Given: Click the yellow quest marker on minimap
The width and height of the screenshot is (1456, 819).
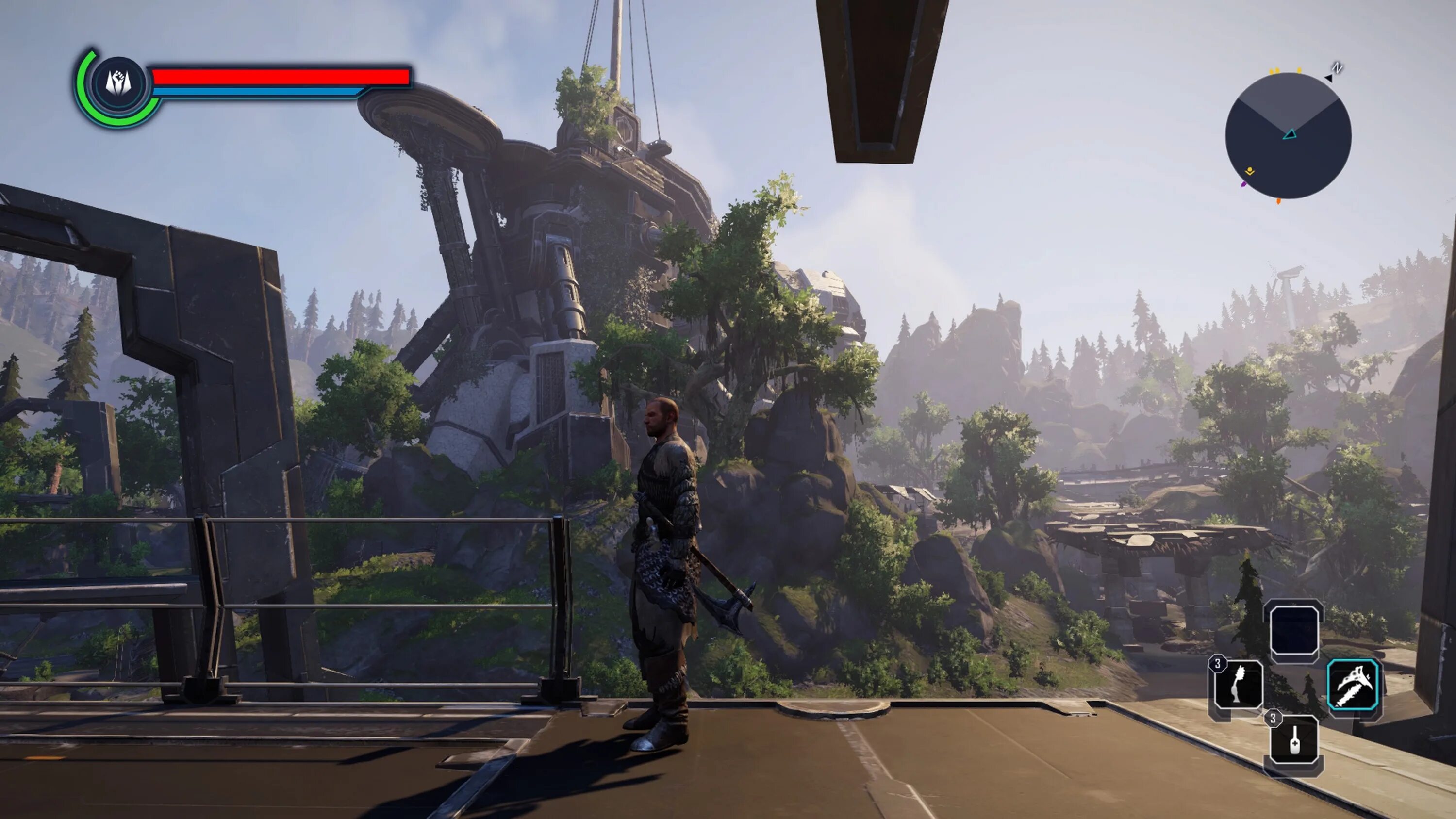Looking at the screenshot, I should point(1250,171).
